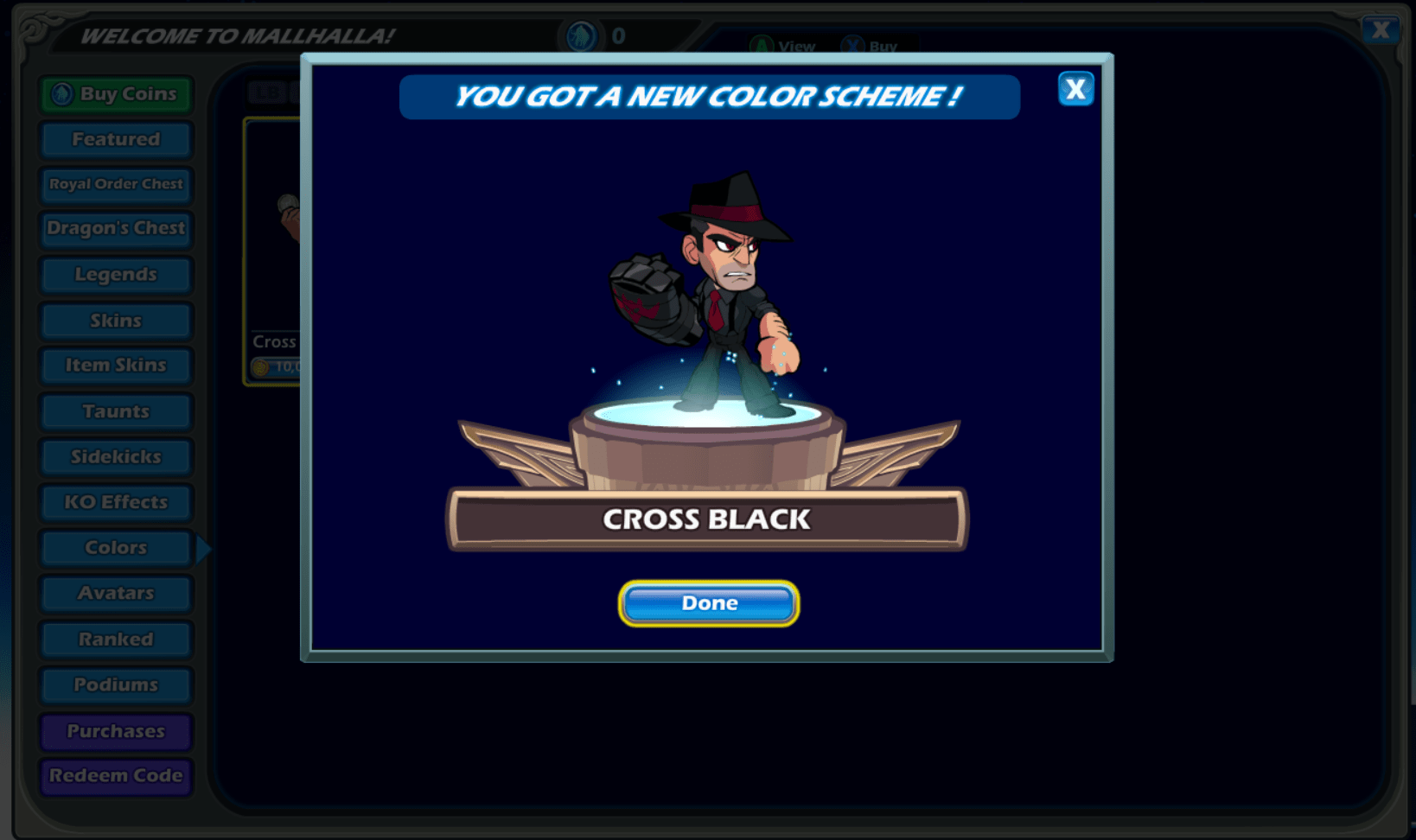Select the Legends category in the sidebar
Screen dimensions: 1416x840
coord(115,274)
